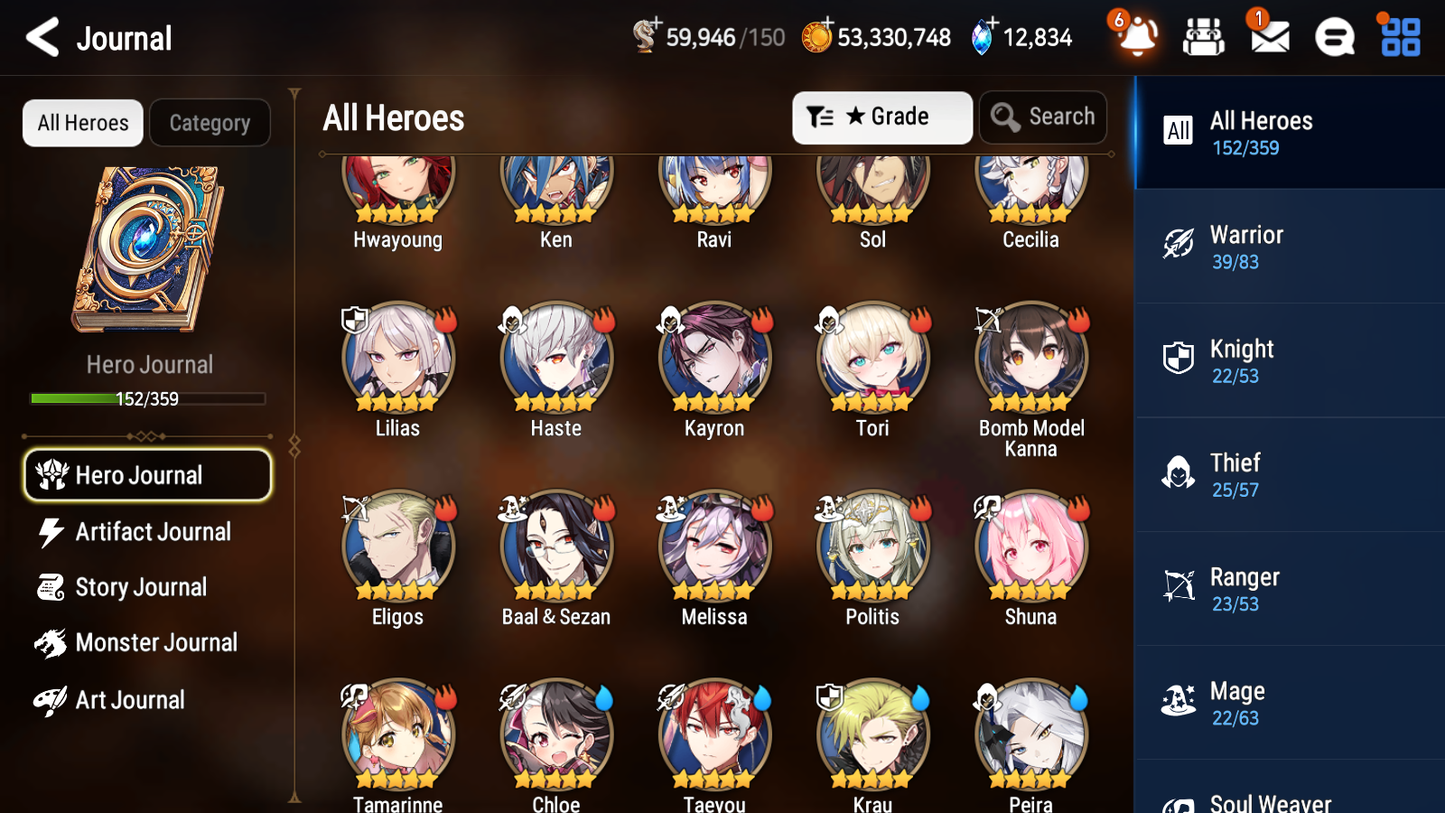Select the Hero Journal book image
Screen dimensions: 1445x813
click(149, 250)
